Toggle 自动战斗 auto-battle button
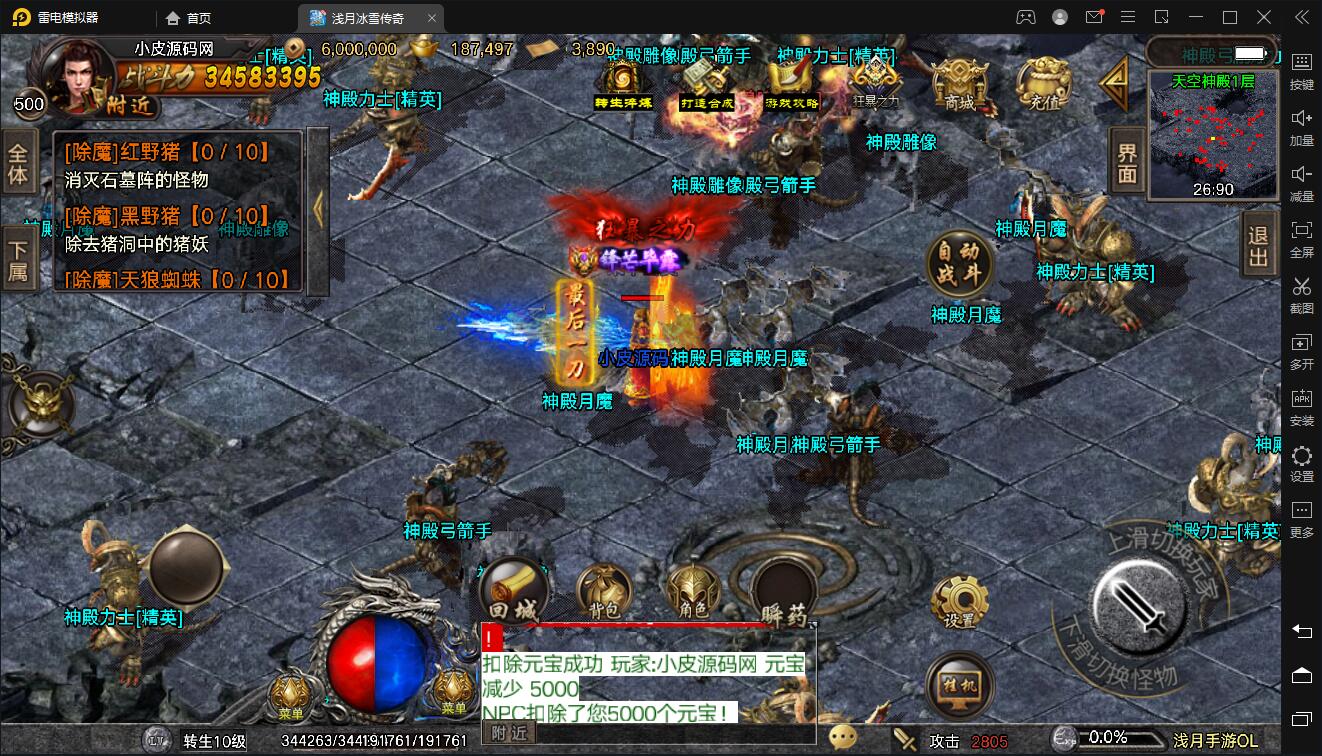 960,265
